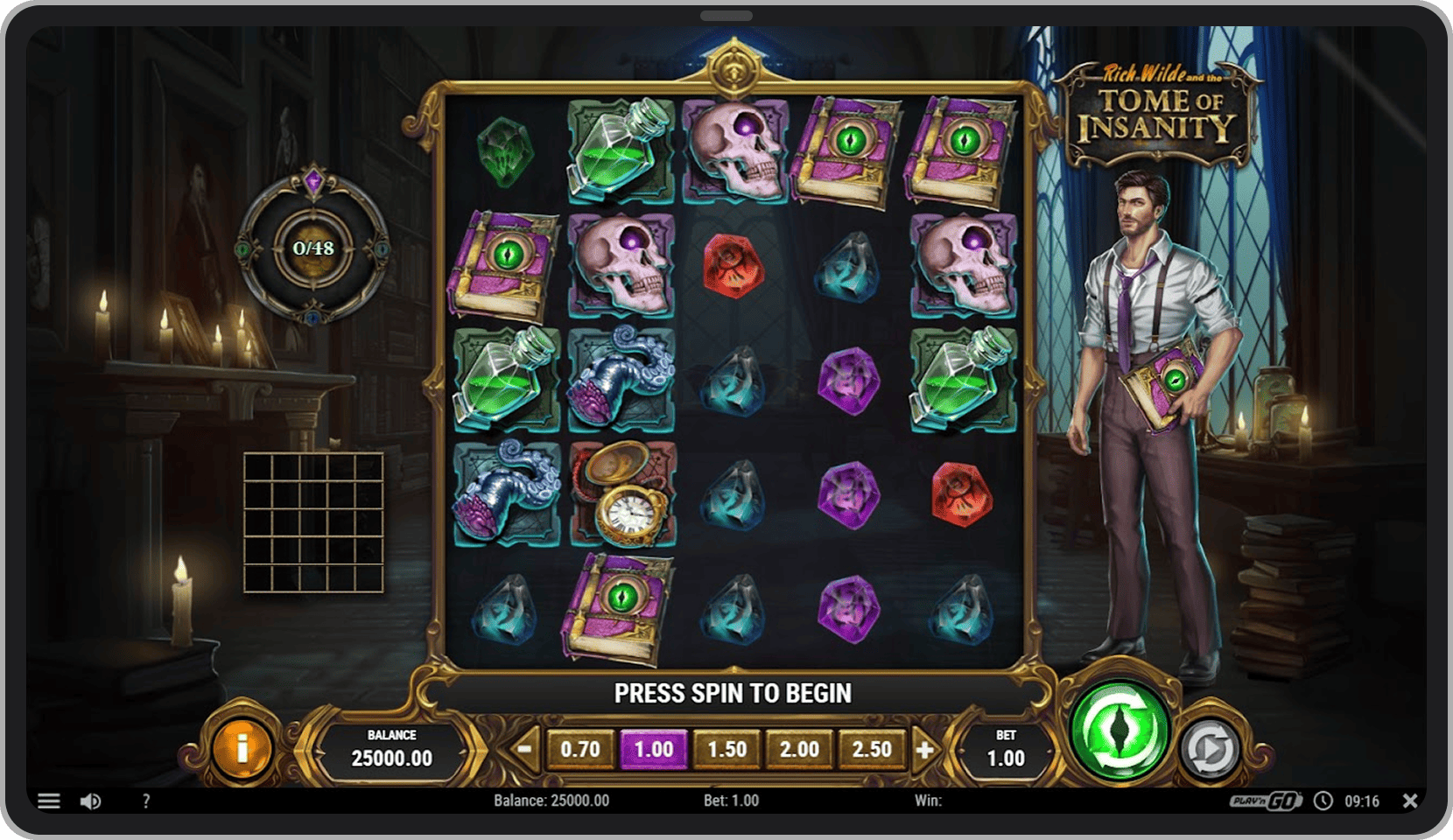Open the paytable via the orange info icon
This screenshot has height=840, width=1453.
242,748
